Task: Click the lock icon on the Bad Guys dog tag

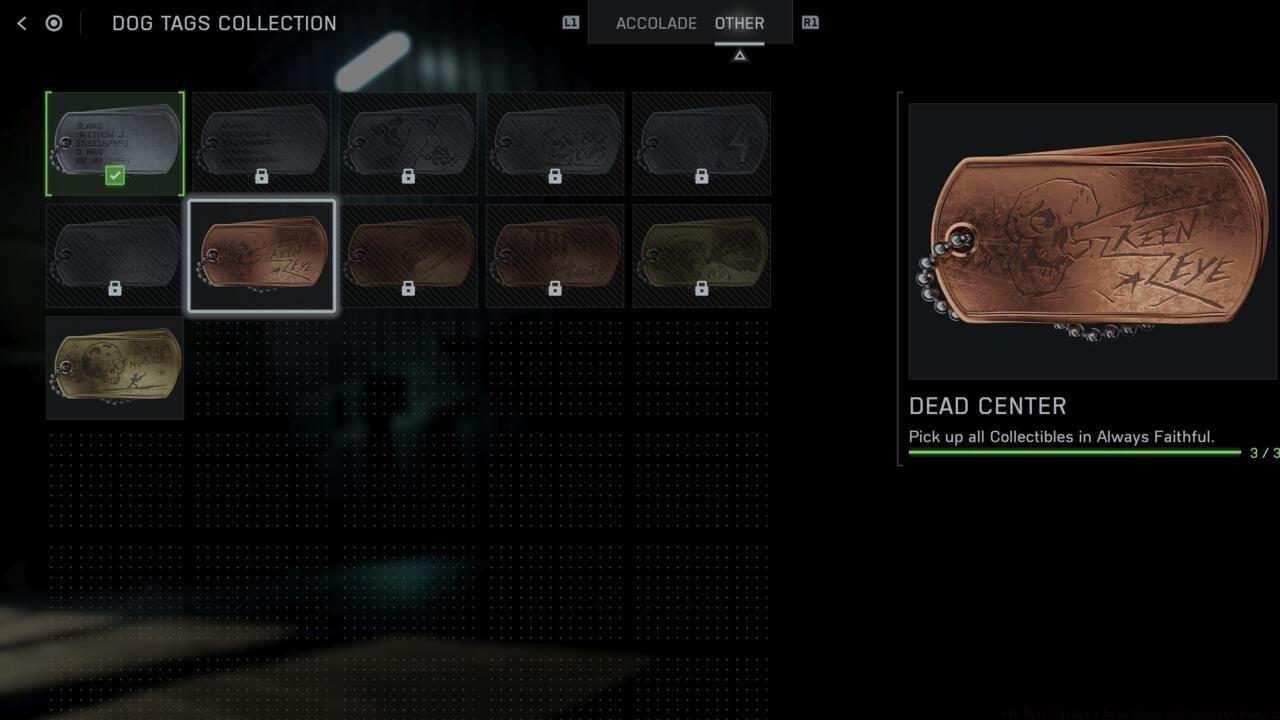Action: pos(554,175)
